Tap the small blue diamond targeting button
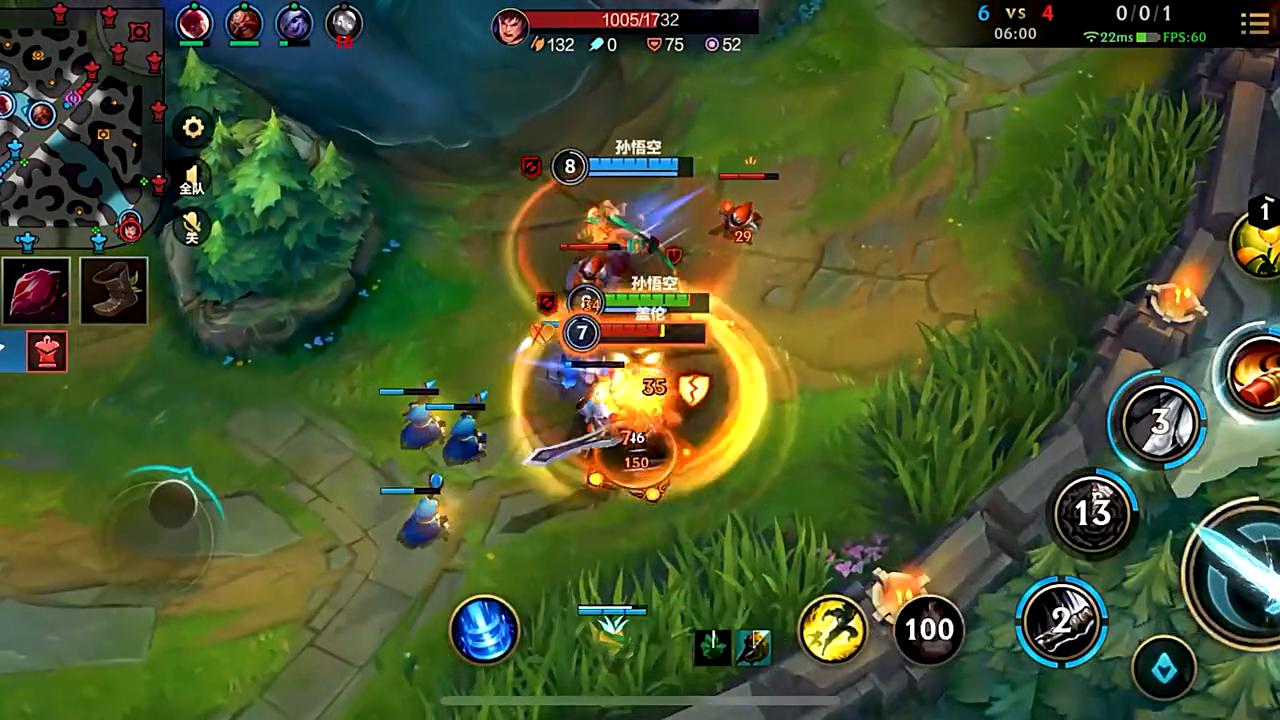The image size is (1280, 720). click(x=1165, y=668)
